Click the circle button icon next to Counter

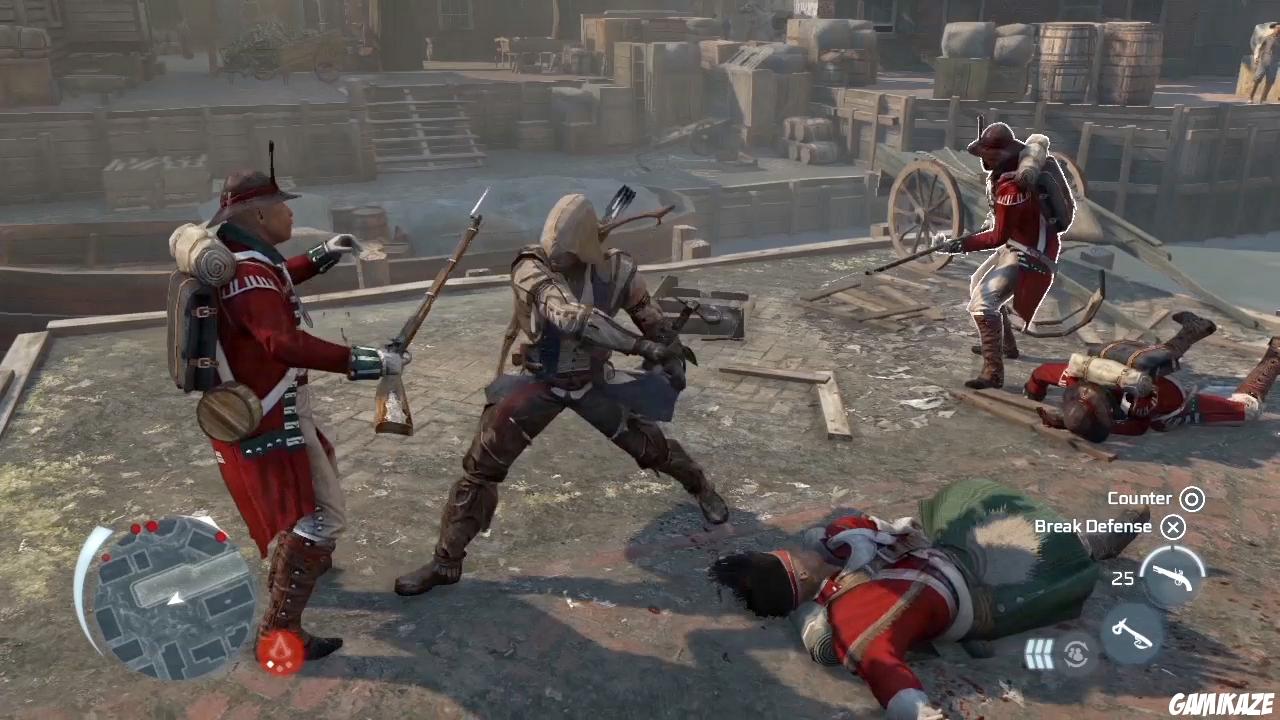point(1192,498)
